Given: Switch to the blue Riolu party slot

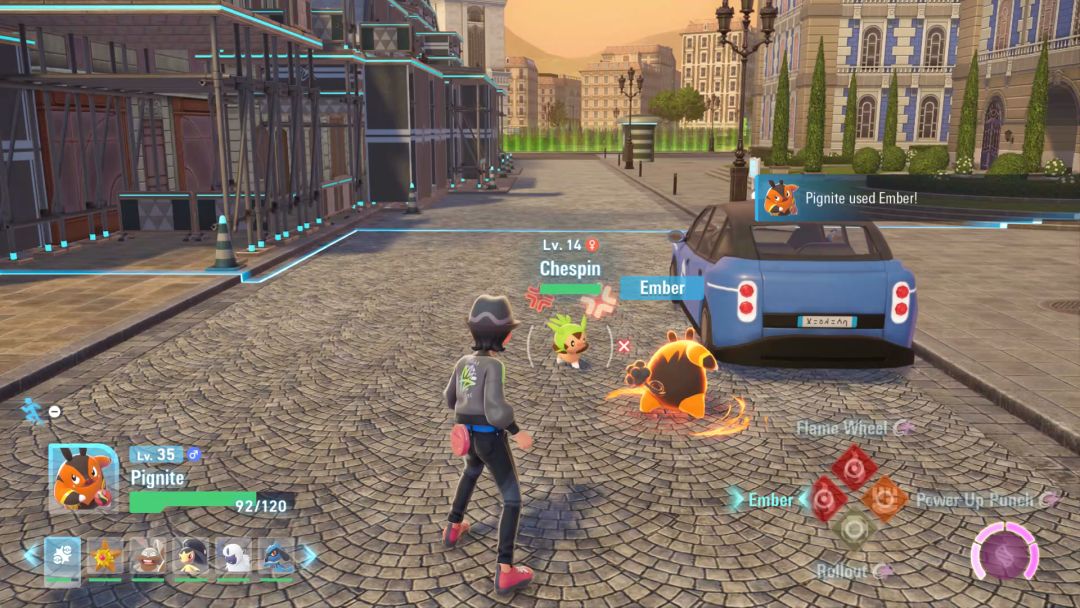Looking at the screenshot, I should (x=276, y=557).
